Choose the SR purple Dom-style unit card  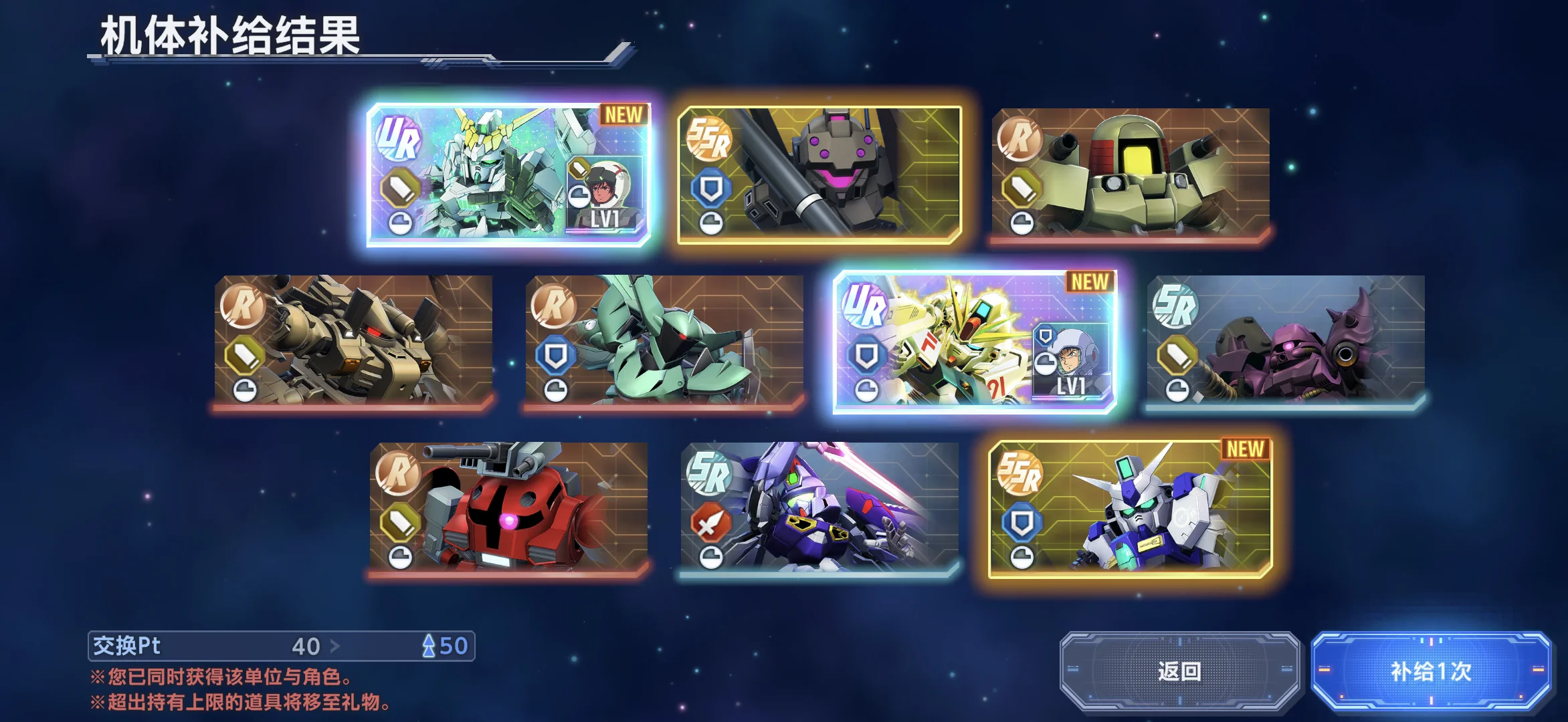[1286, 341]
